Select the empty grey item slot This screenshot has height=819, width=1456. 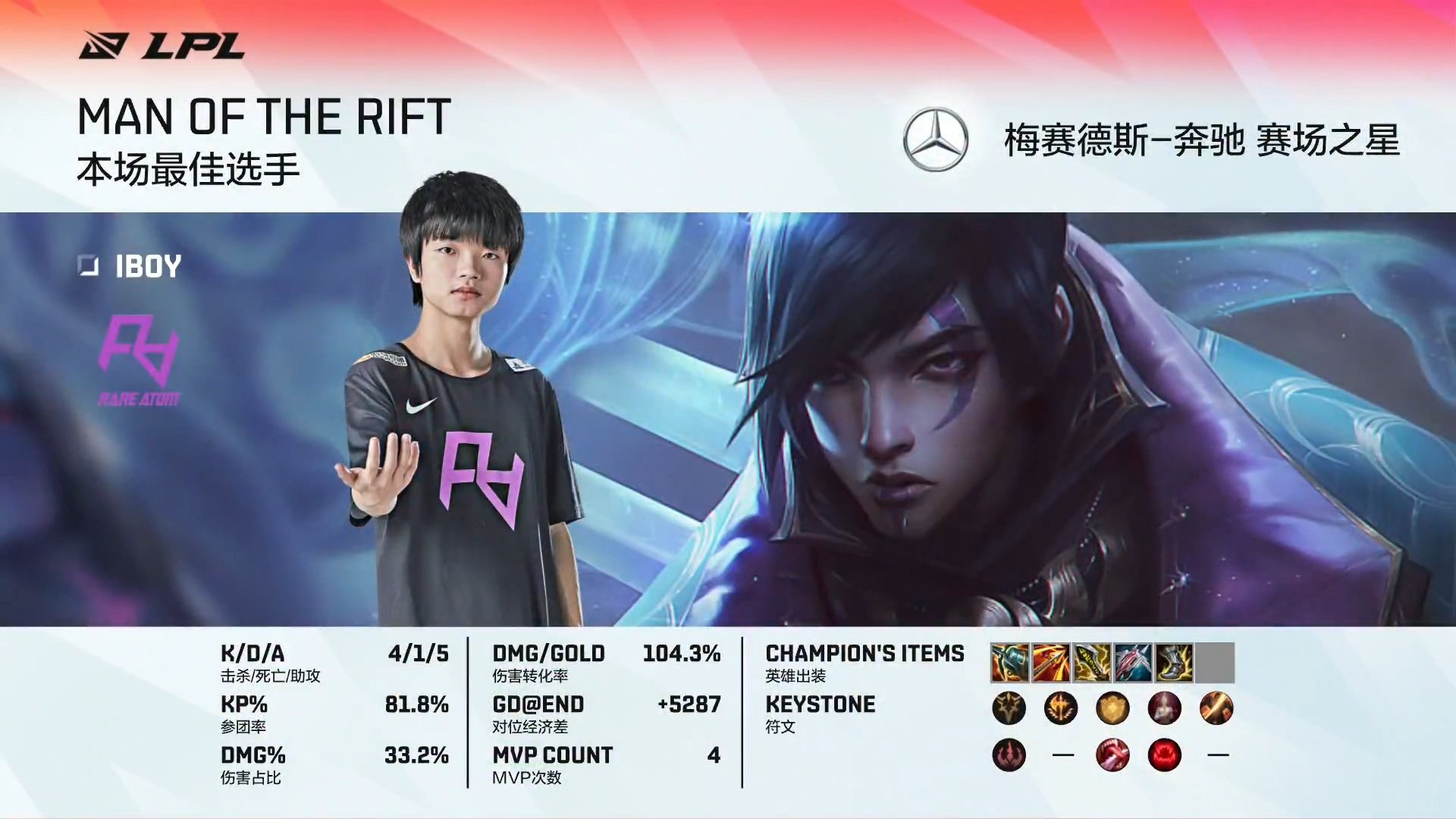tap(1215, 663)
